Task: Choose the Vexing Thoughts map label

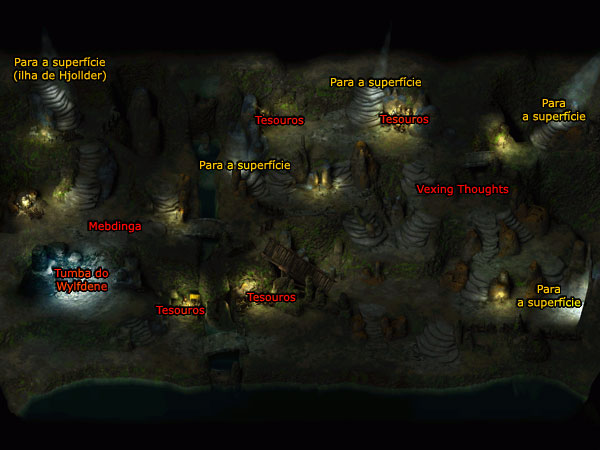Action: [462, 189]
